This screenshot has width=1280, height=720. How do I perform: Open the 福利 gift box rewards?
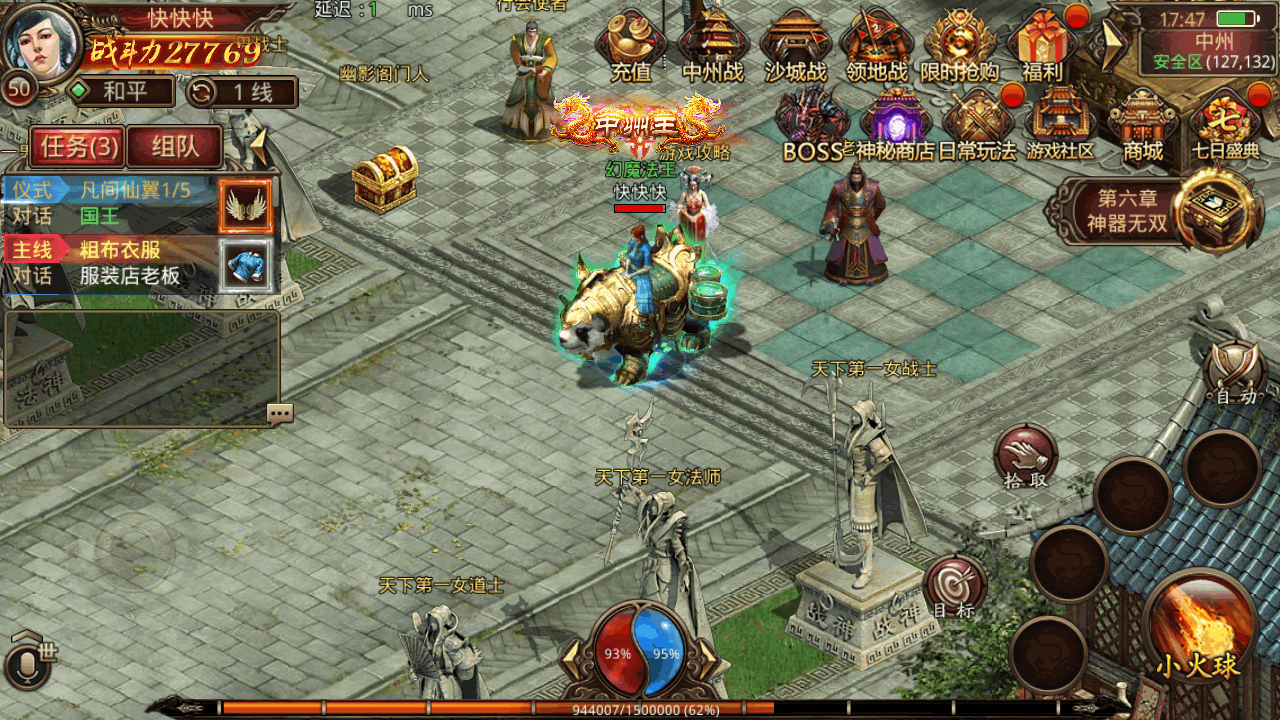(1042, 45)
